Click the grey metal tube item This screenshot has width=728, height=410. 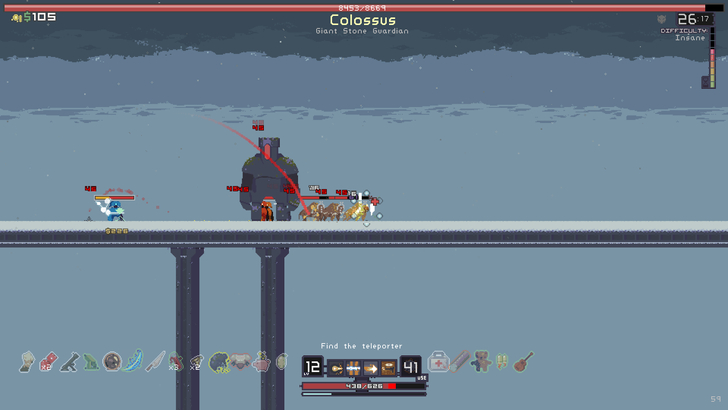[460, 361]
